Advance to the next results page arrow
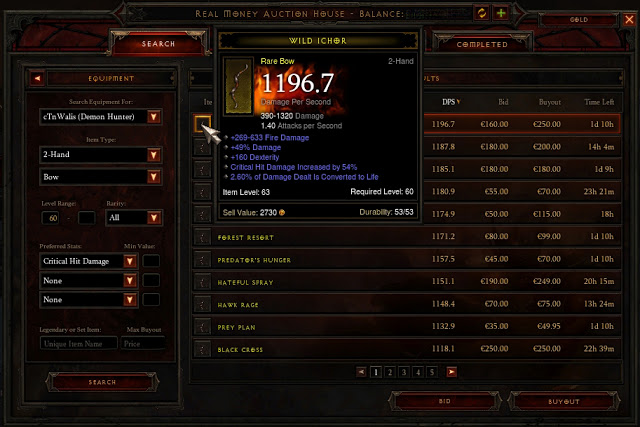This screenshot has height=427, width=640. [x=452, y=371]
